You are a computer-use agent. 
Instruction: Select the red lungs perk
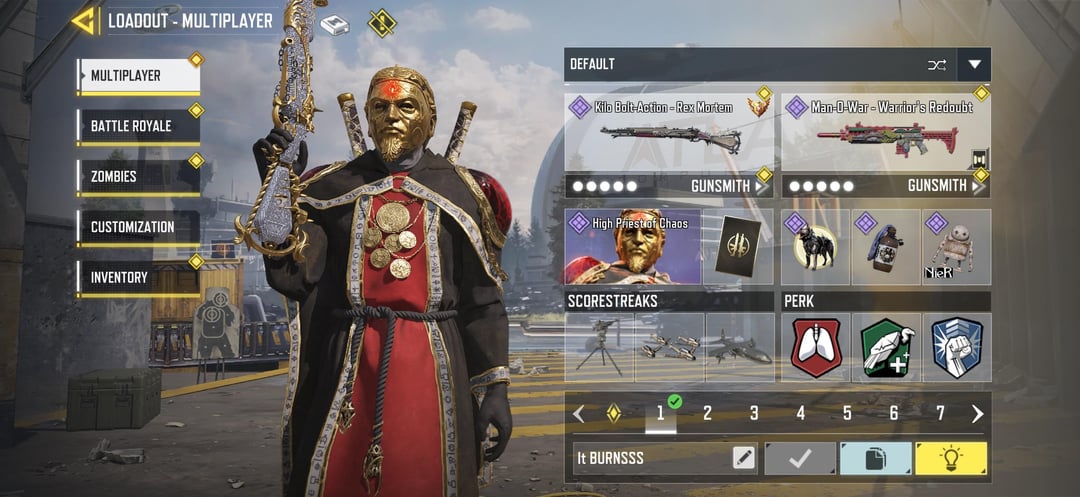(x=816, y=347)
